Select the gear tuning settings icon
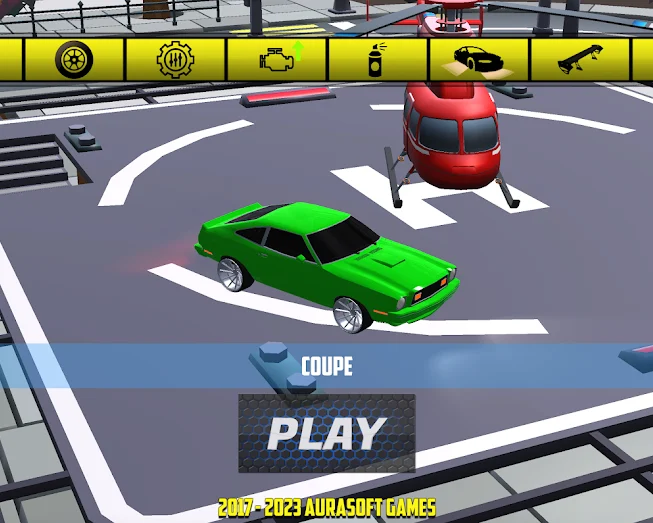This screenshot has width=653, height=523. pyautogui.click(x=175, y=60)
